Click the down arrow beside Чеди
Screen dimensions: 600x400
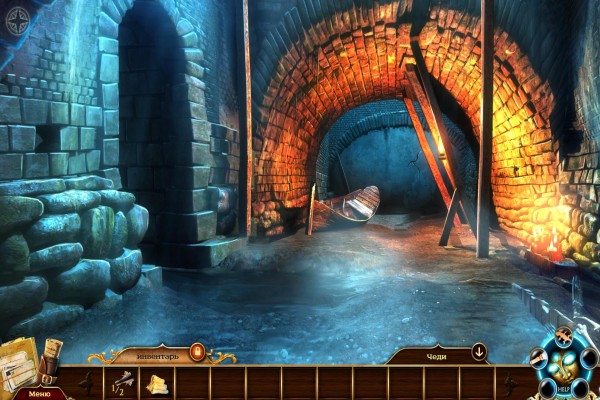(479, 352)
